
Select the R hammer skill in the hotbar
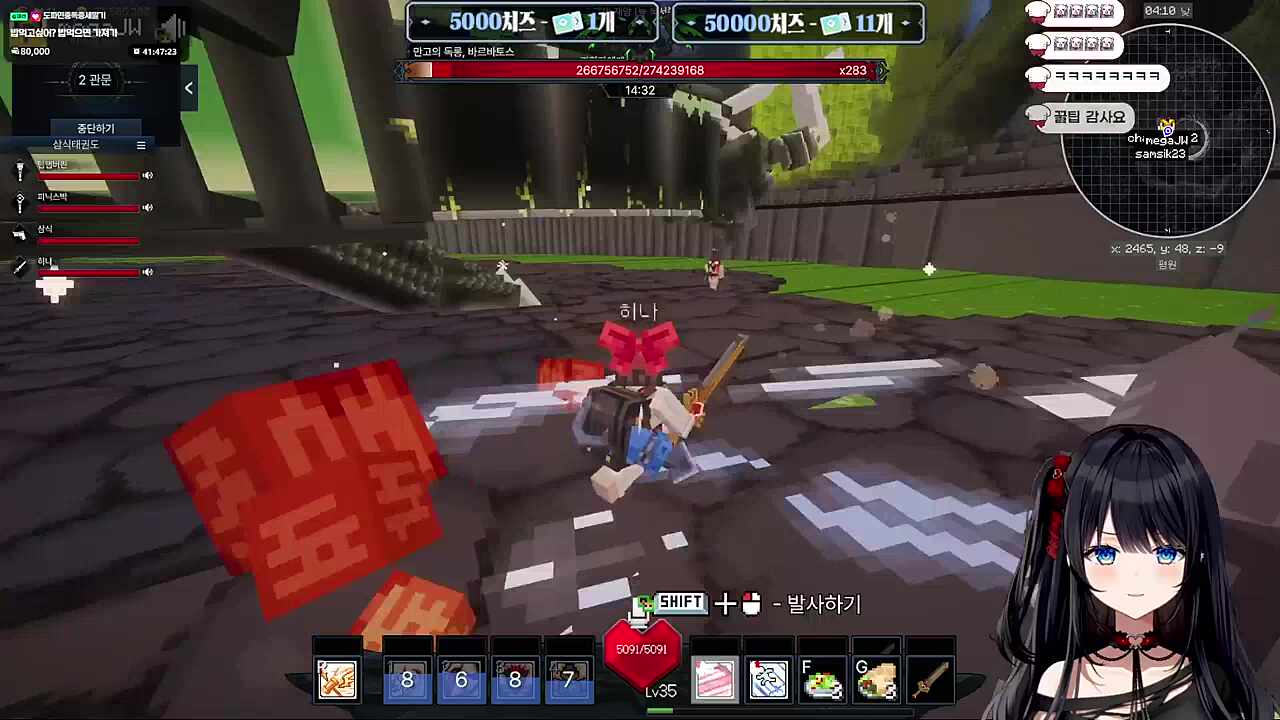pyautogui.click(x=337, y=679)
